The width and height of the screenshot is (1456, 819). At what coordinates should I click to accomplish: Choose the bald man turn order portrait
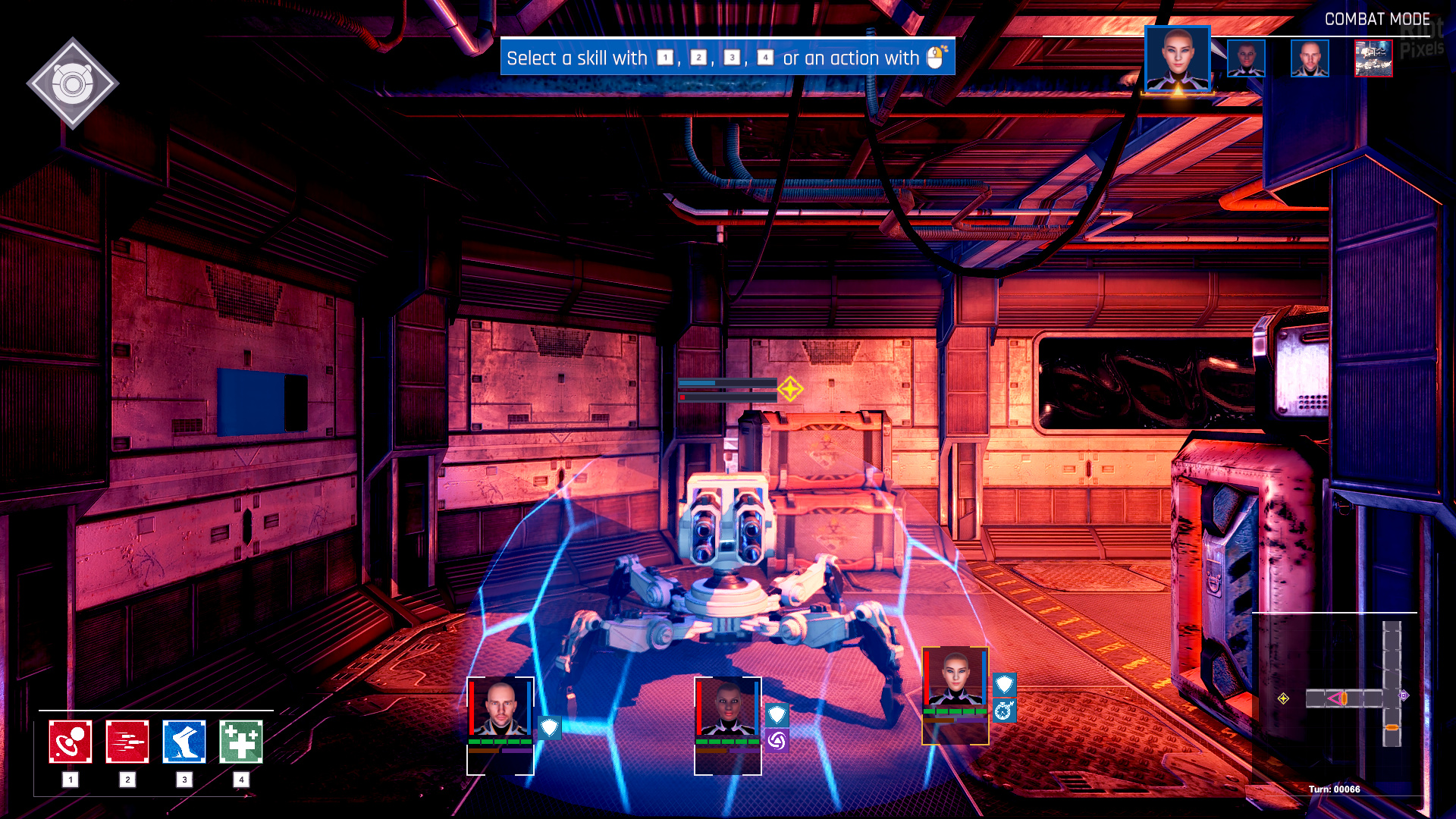[x=1310, y=59]
